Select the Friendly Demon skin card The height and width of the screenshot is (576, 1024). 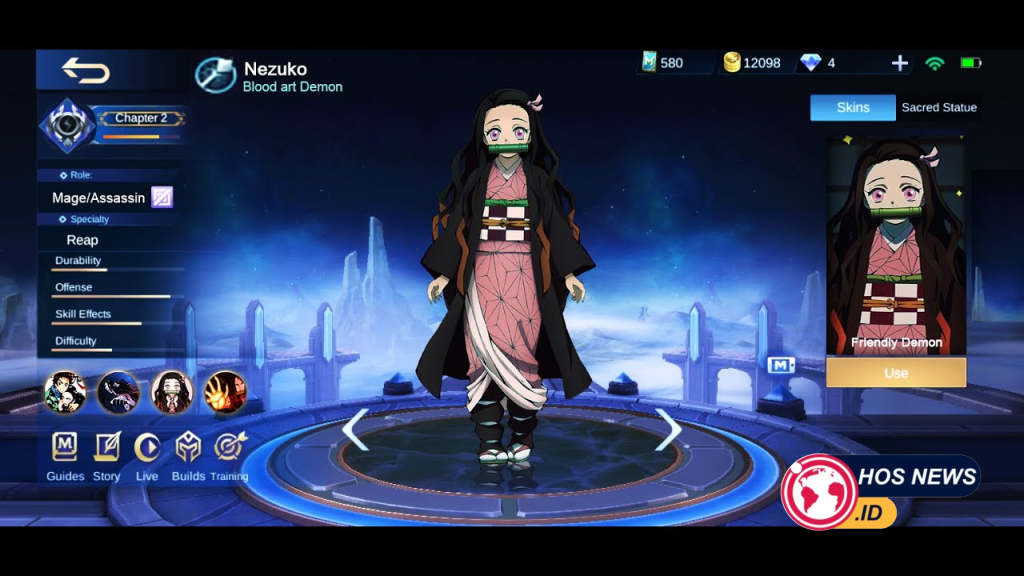click(896, 246)
